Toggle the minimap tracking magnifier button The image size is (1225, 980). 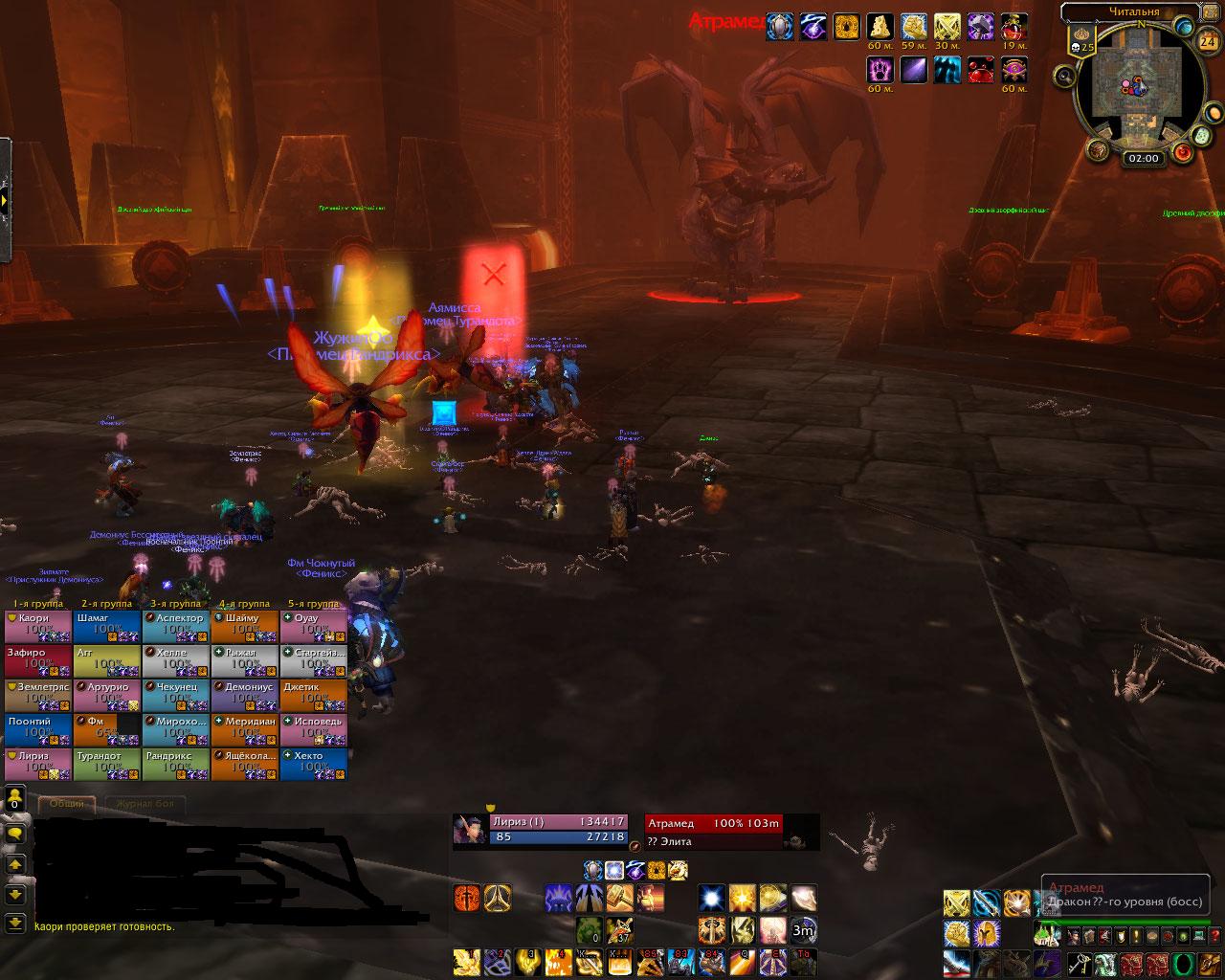pos(1065,75)
